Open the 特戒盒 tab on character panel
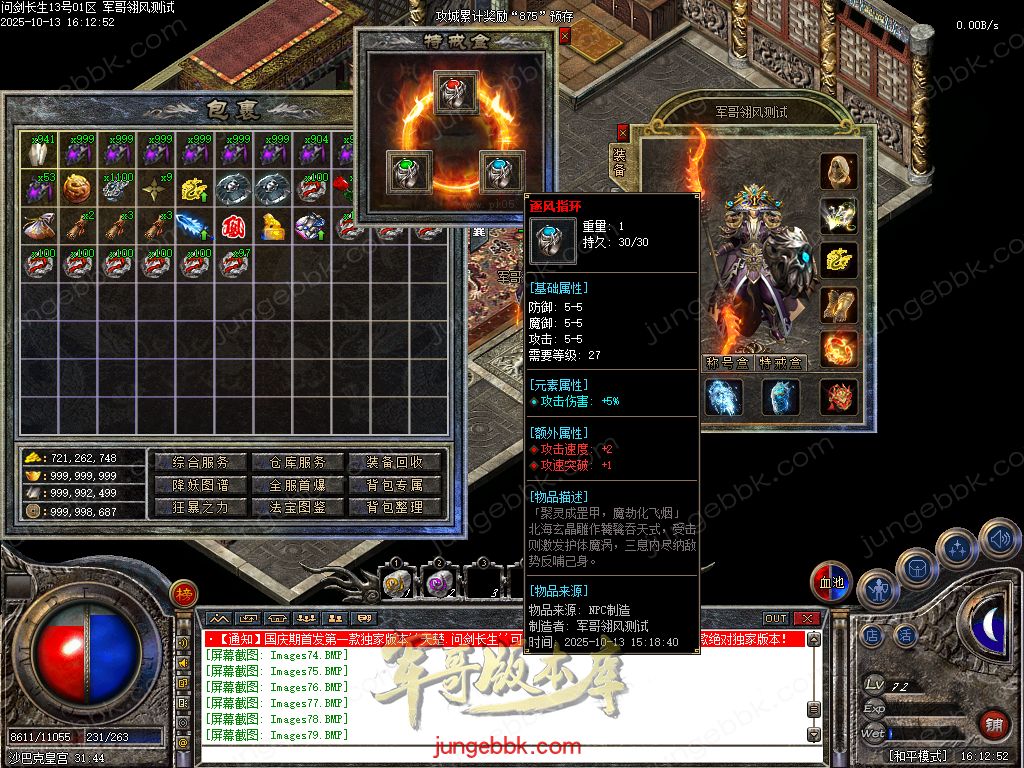Image resolution: width=1024 pixels, height=768 pixels. tap(781, 363)
